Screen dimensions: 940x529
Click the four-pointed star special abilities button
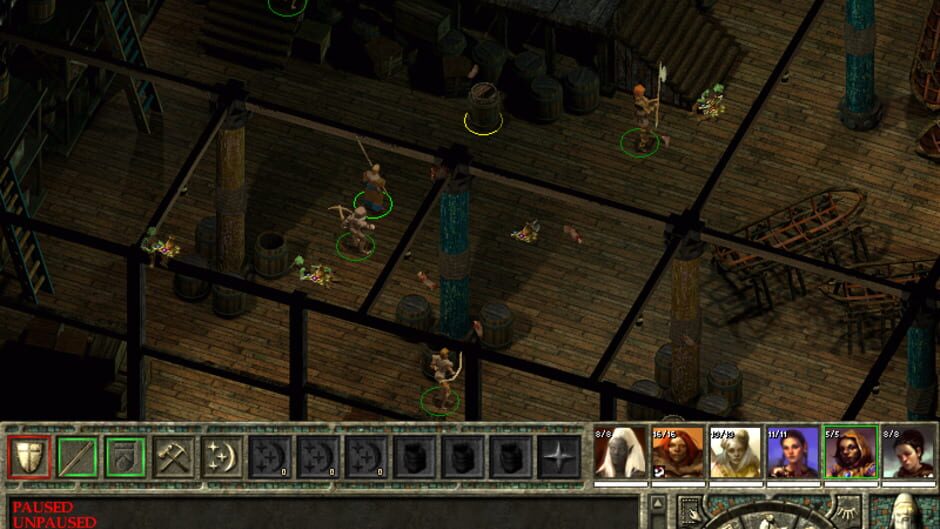pos(558,457)
